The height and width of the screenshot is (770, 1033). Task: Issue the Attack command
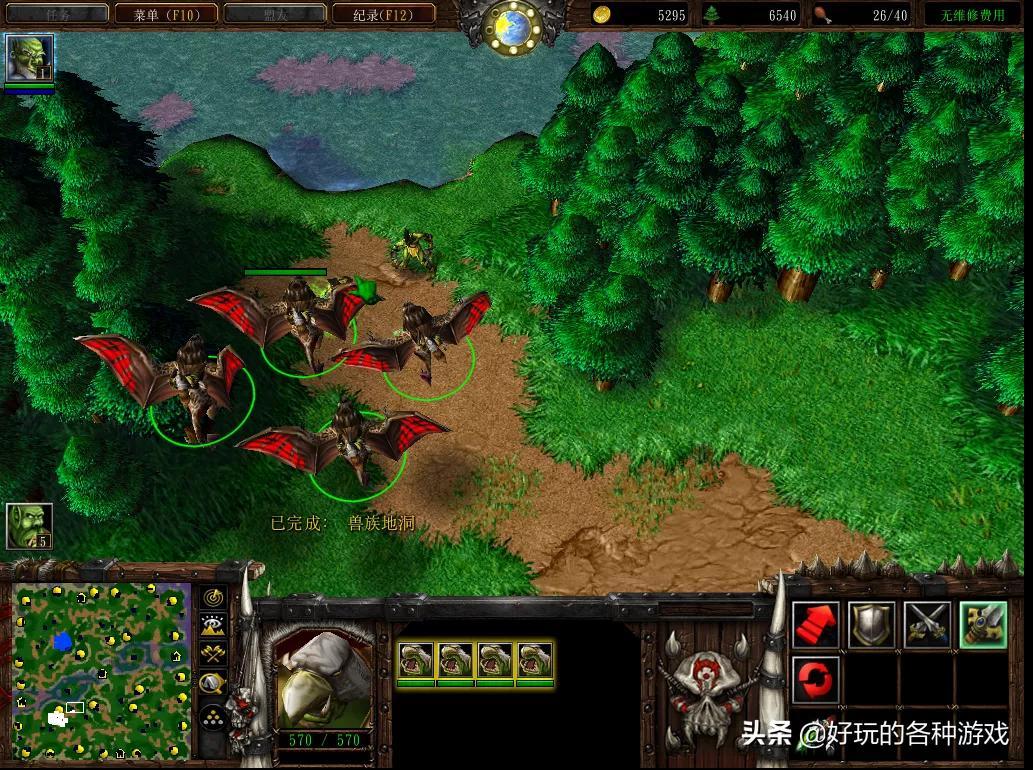982,625
